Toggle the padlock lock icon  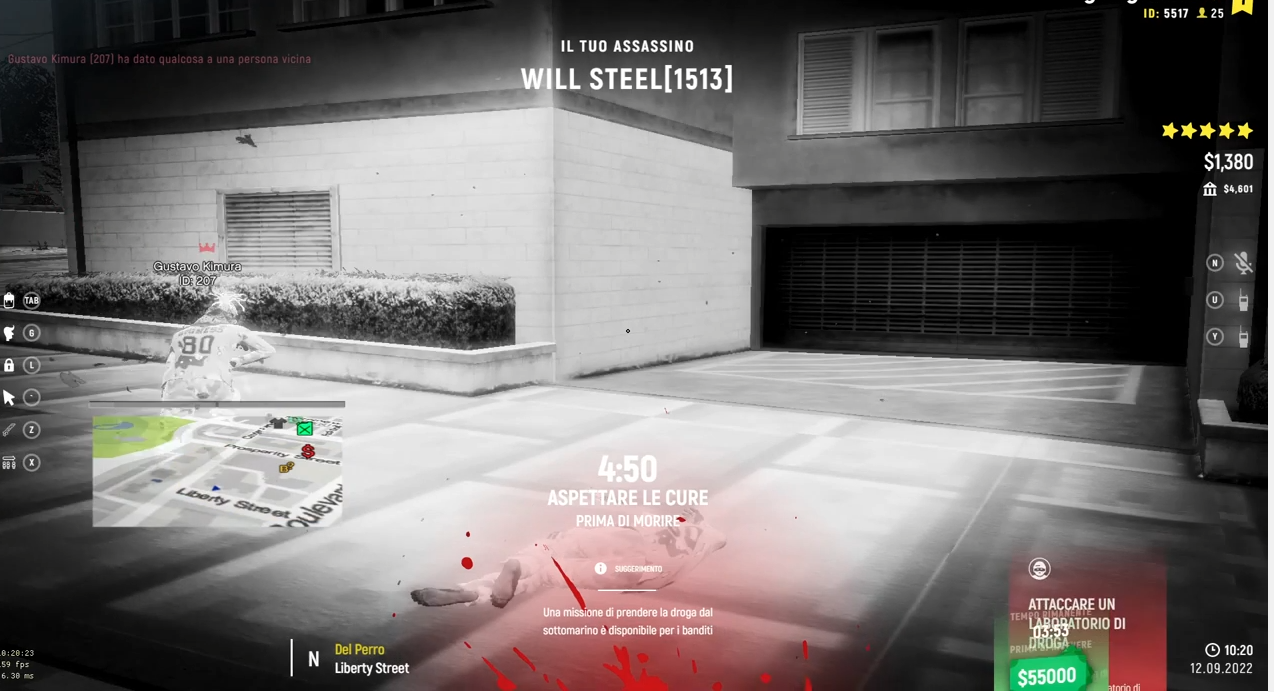(x=9, y=366)
